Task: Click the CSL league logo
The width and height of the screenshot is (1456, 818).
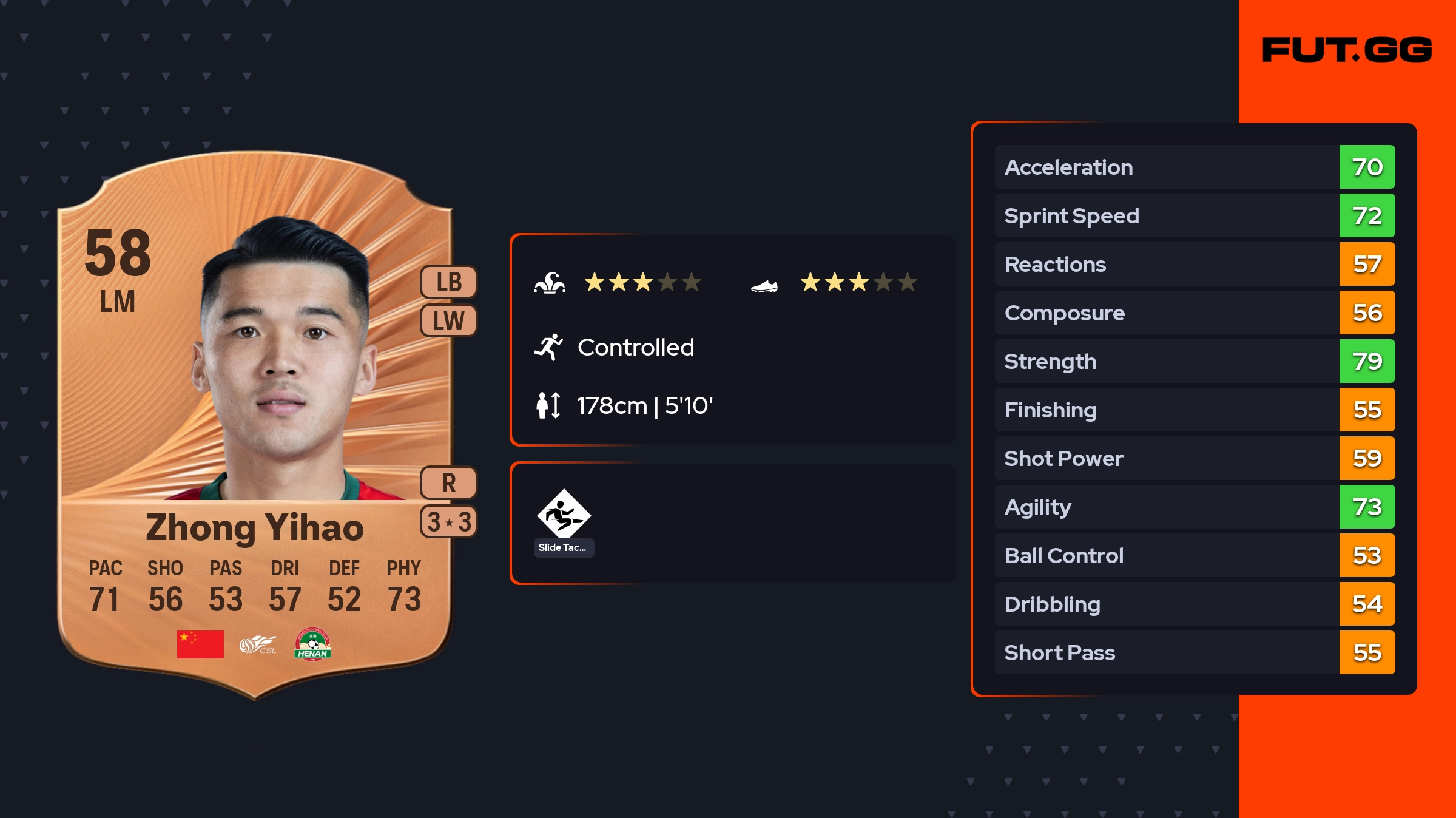Action: tap(258, 644)
